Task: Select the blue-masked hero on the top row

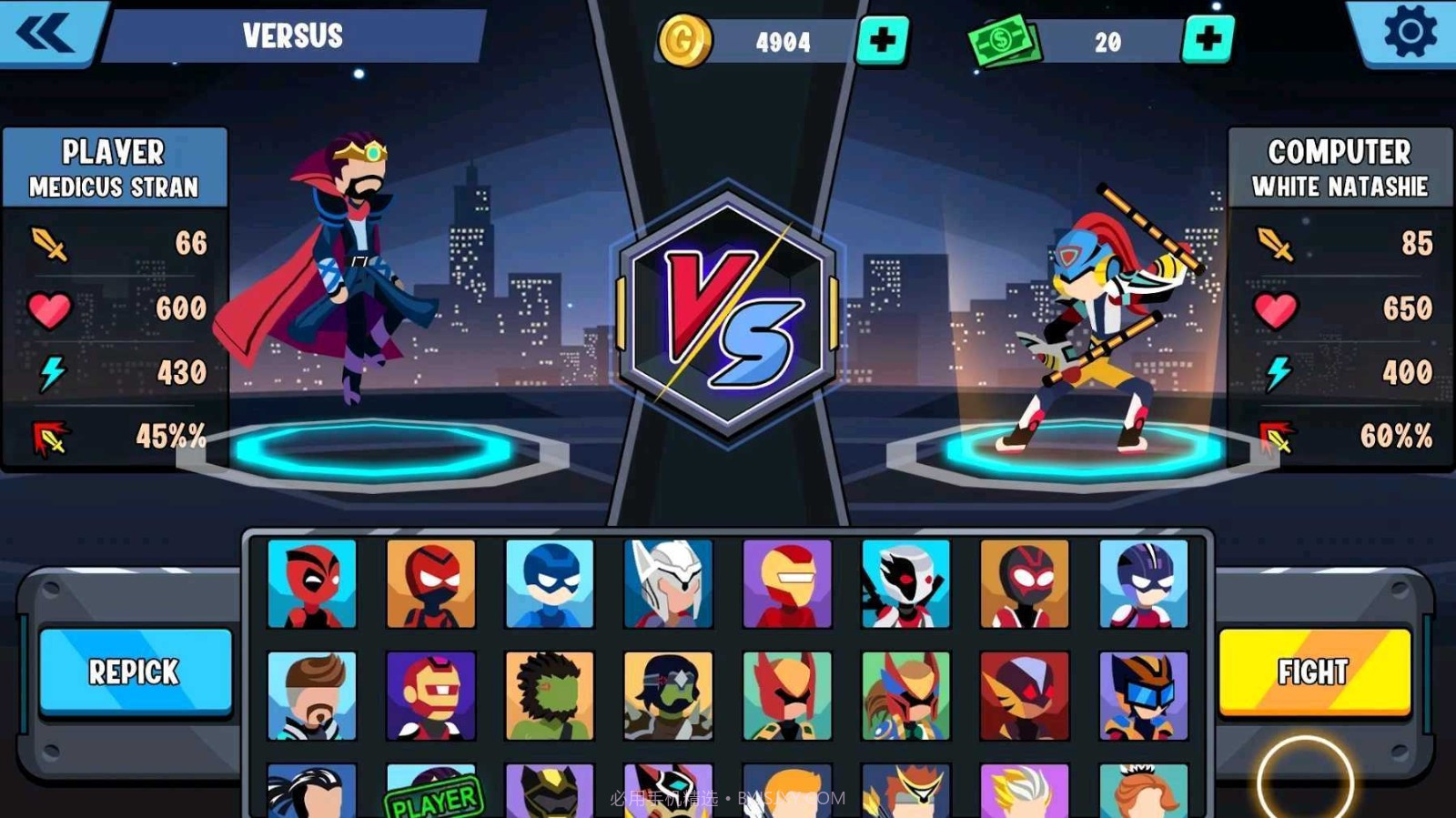Action: (x=551, y=582)
